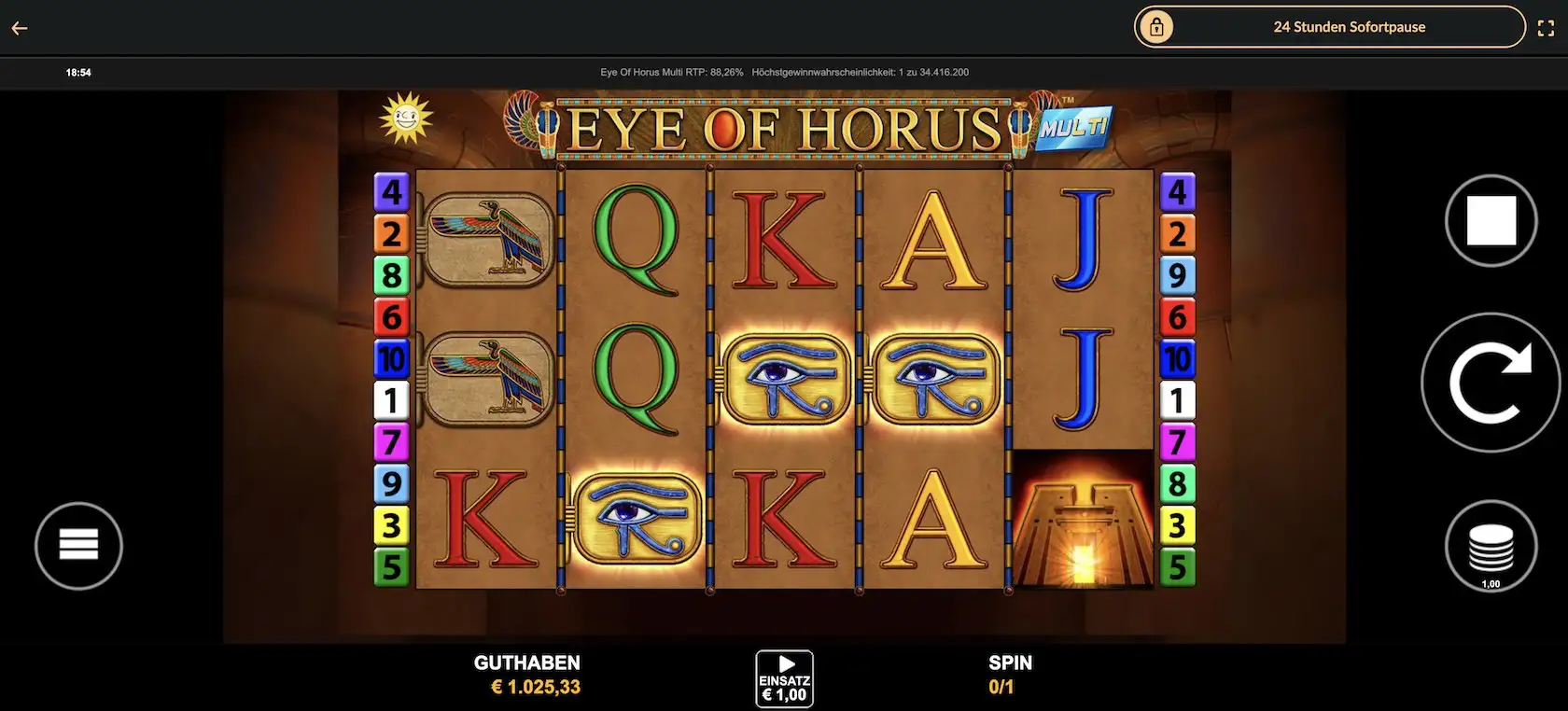Click the circular-arrow autoplay button
Image resolution: width=1568 pixels, height=711 pixels.
tap(1490, 383)
